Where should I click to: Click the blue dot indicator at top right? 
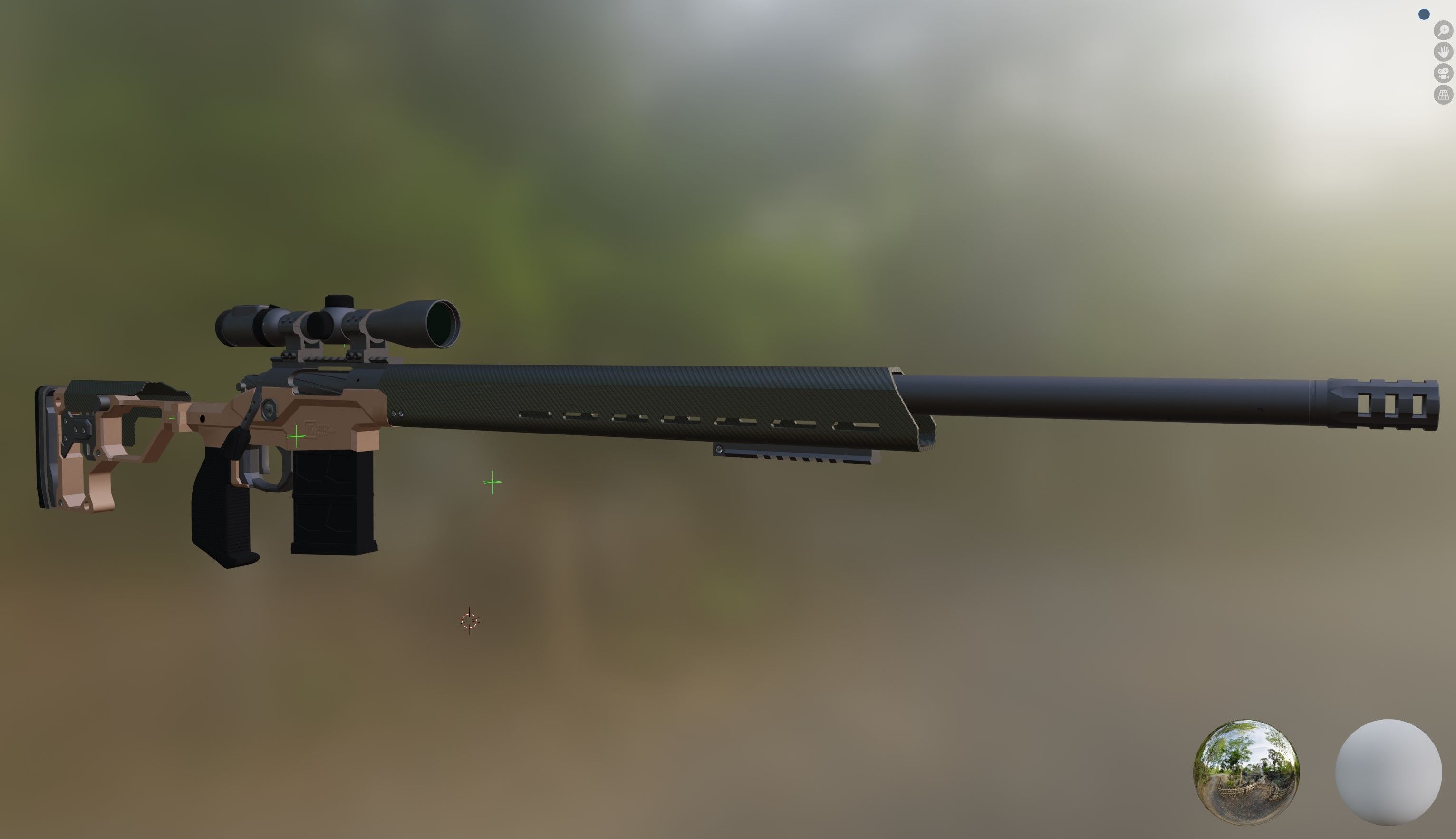tap(1423, 14)
